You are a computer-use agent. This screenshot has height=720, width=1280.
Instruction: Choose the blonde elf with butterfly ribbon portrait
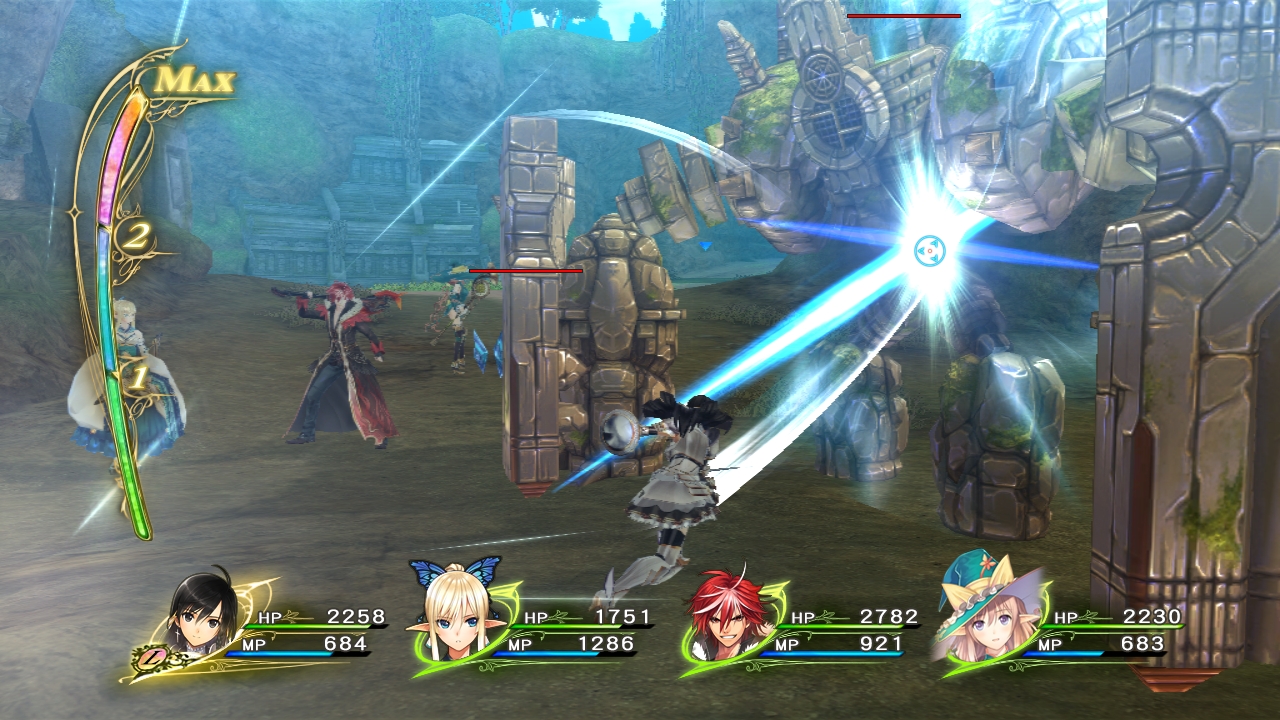(458, 618)
